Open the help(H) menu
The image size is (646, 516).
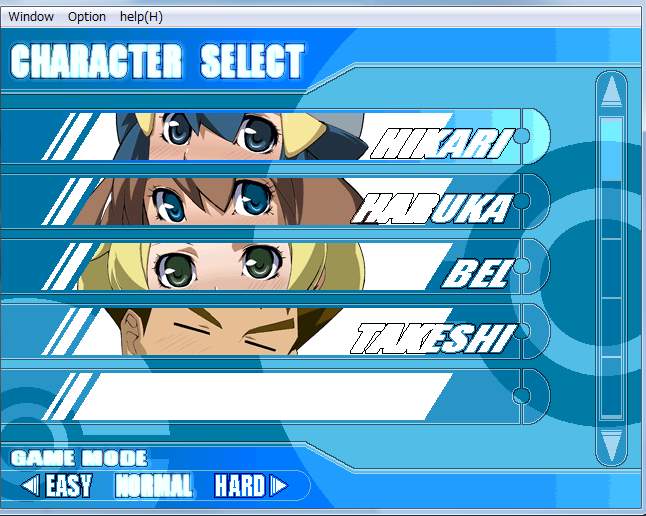(x=141, y=16)
